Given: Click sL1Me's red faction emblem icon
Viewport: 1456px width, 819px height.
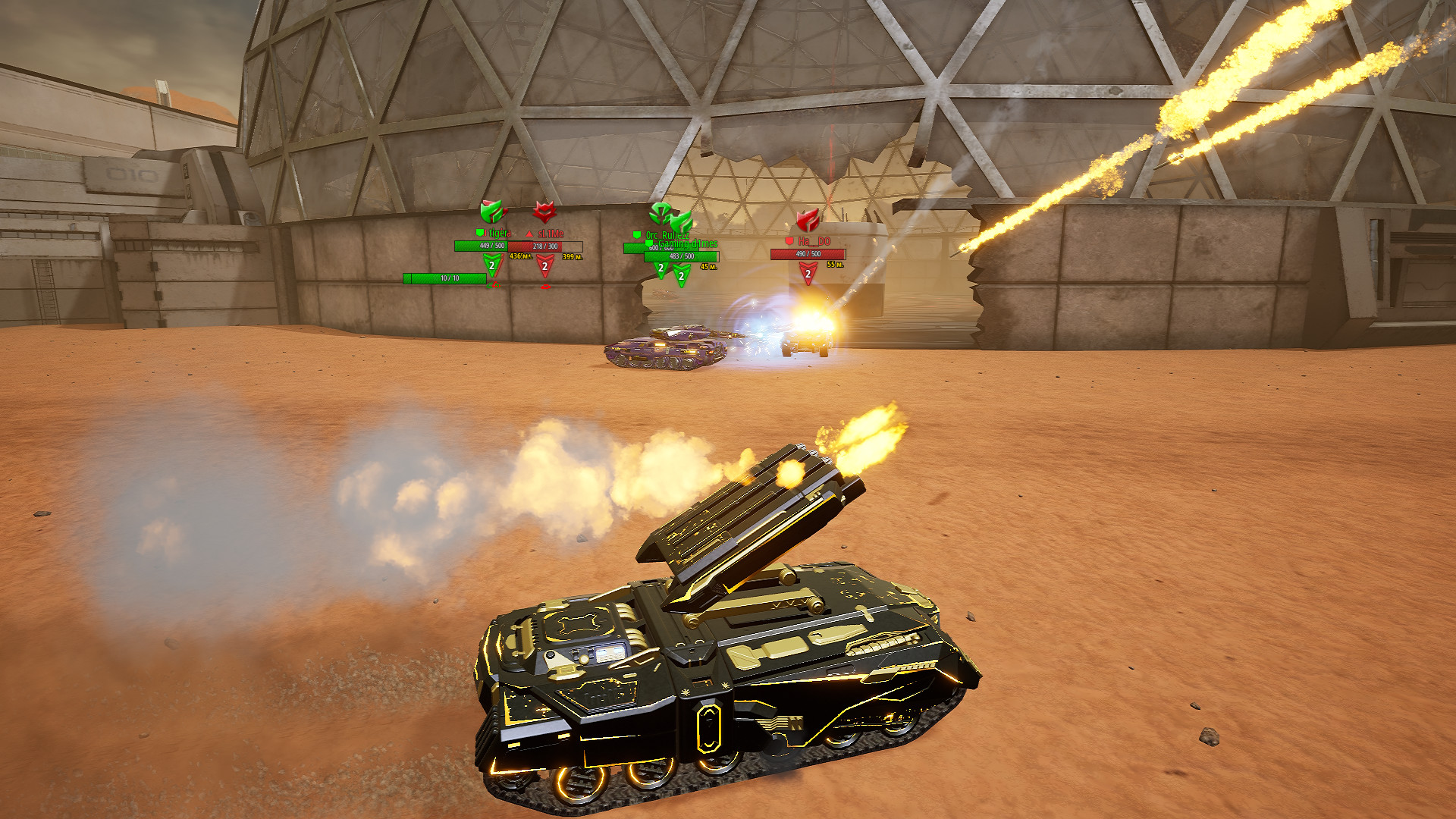Looking at the screenshot, I should [544, 211].
